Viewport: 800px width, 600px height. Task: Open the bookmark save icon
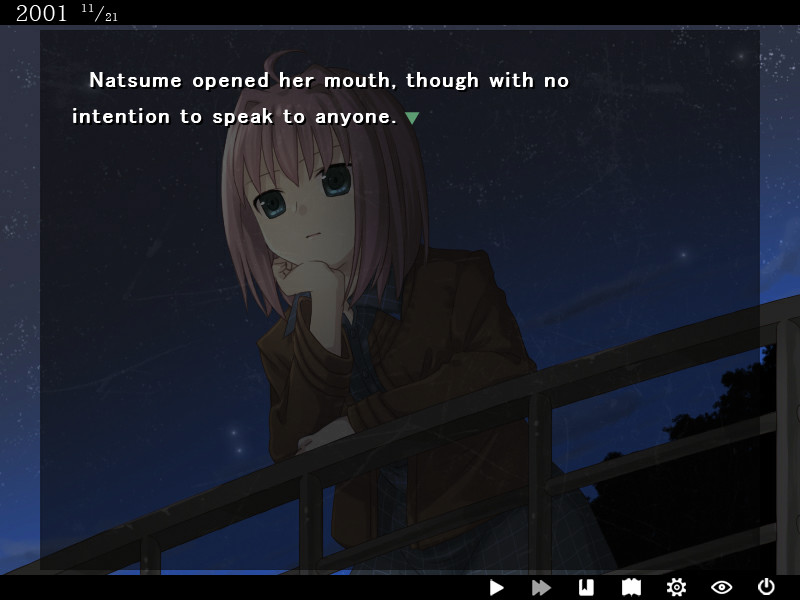[586, 588]
